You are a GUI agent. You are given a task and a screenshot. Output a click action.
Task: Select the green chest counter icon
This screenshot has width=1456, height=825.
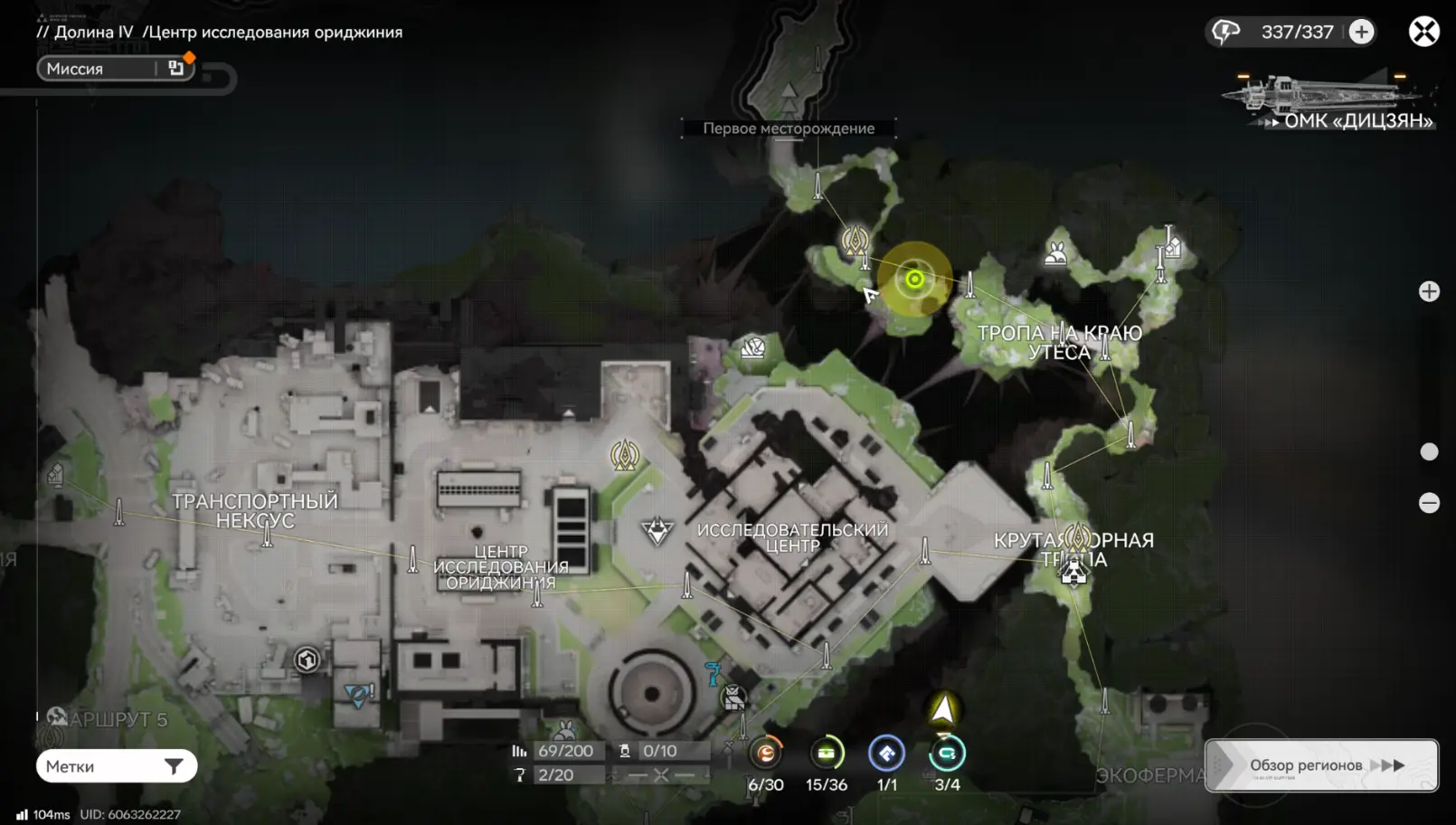point(827,753)
